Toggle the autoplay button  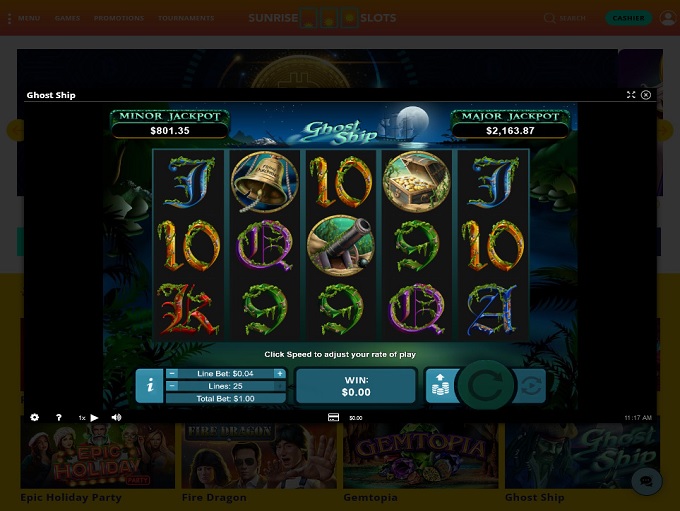click(x=532, y=386)
